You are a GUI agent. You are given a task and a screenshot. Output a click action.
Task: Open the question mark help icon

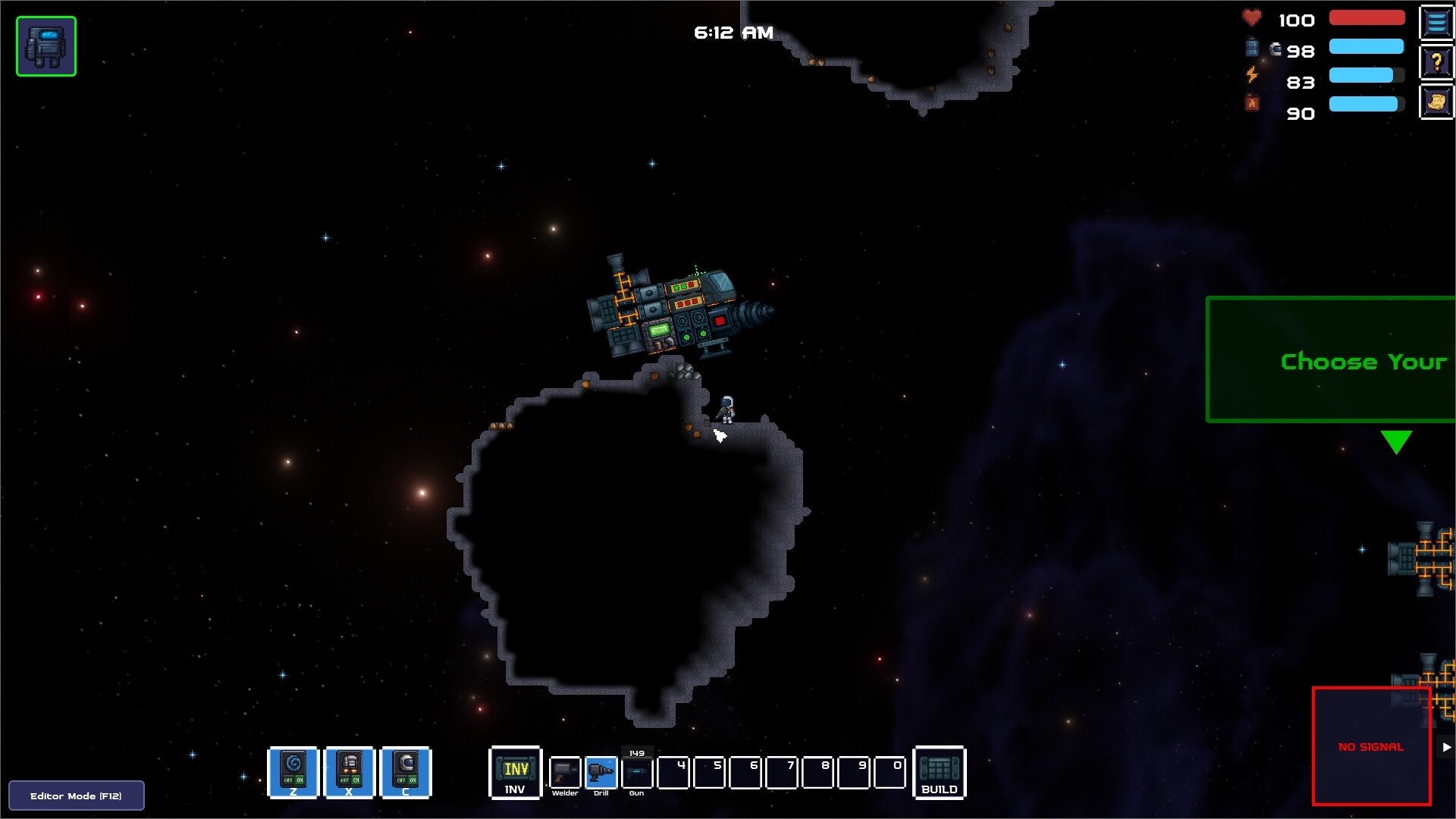(1436, 62)
